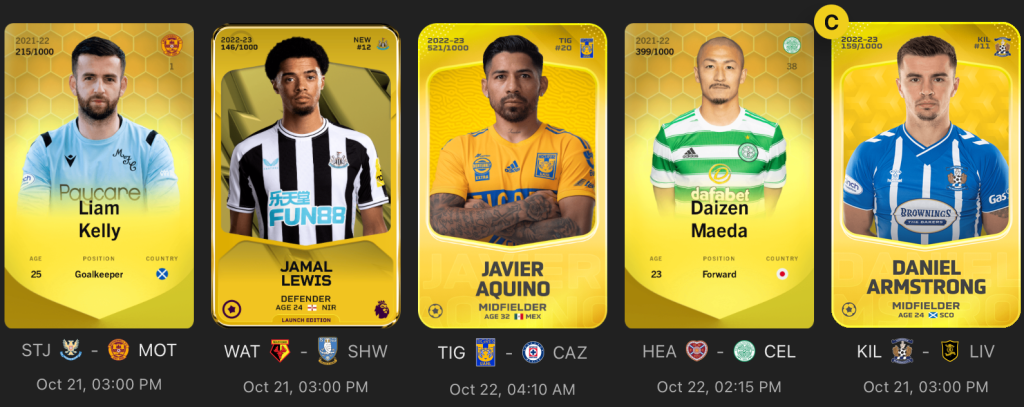Choose the Jamal Lewis defender card
The height and width of the screenshot is (407, 1024).
(x=304, y=175)
